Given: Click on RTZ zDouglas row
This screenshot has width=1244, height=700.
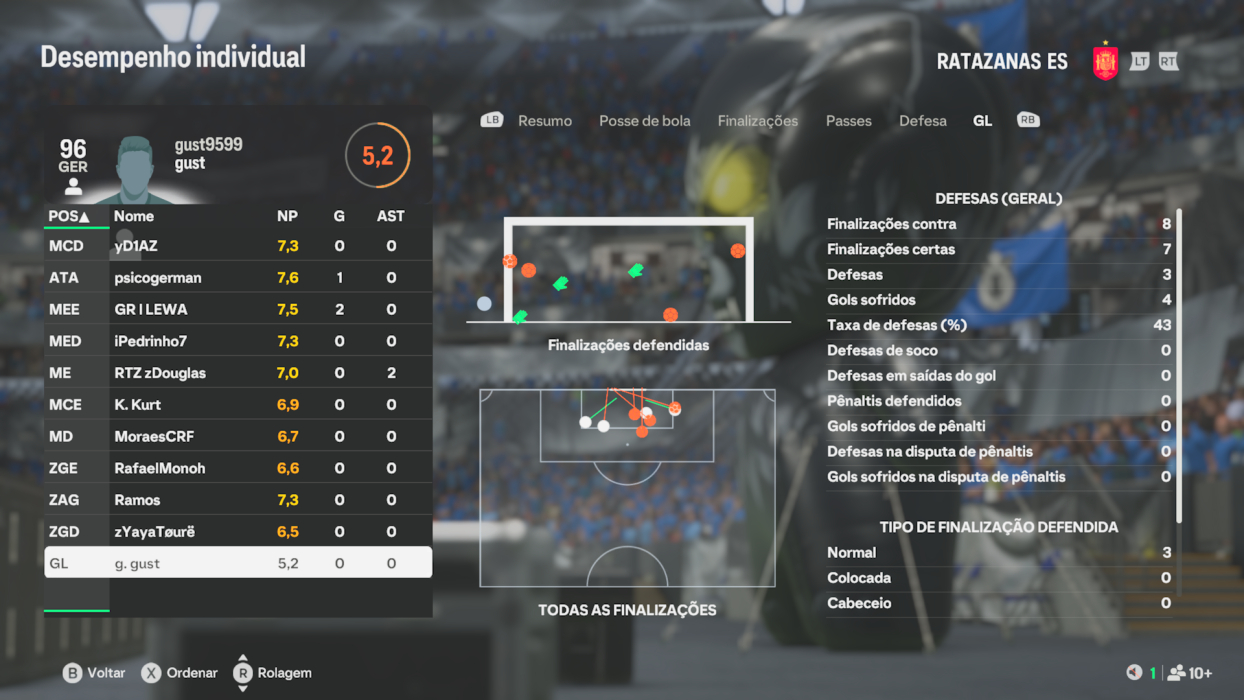Looking at the screenshot, I should point(238,373).
